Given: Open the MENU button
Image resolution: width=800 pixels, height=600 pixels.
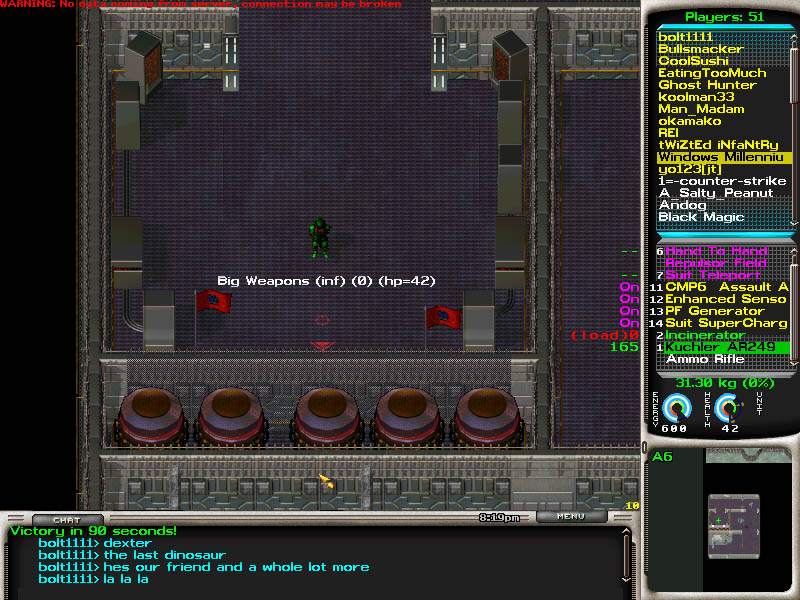Looking at the screenshot, I should [x=571, y=517].
